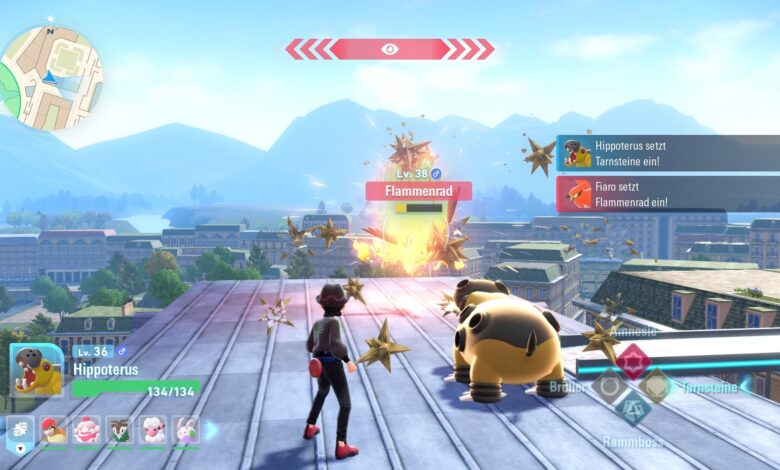Switch to the pink rabbit-eared party Pokémon
Viewport: 780px width, 470px height.
tap(186, 431)
